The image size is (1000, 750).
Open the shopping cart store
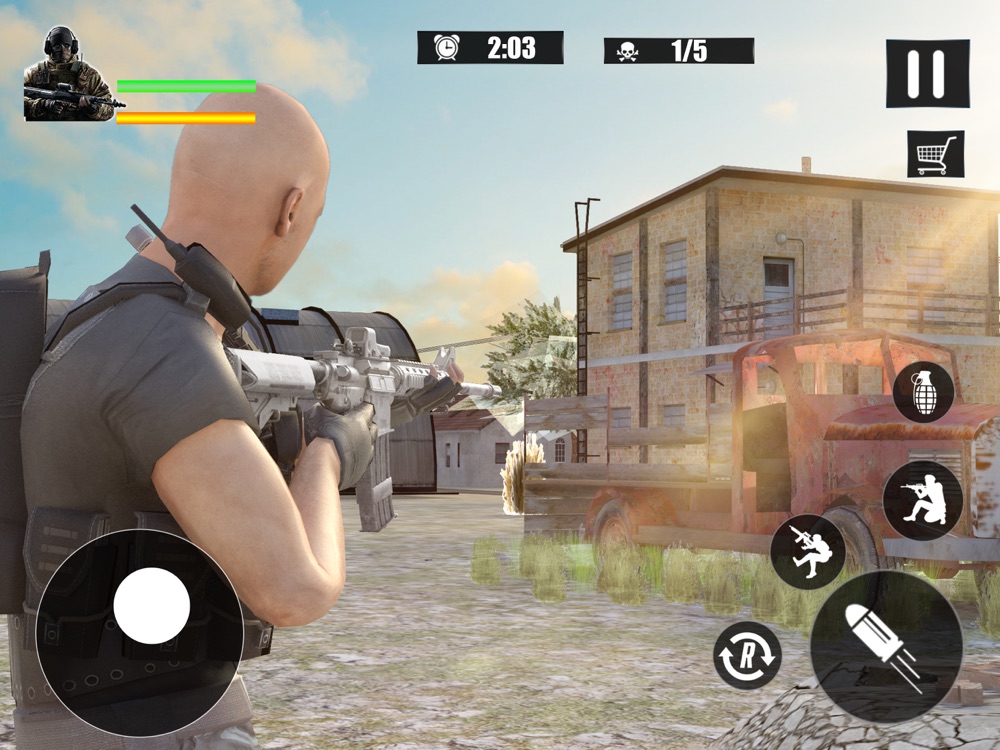pos(935,154)
